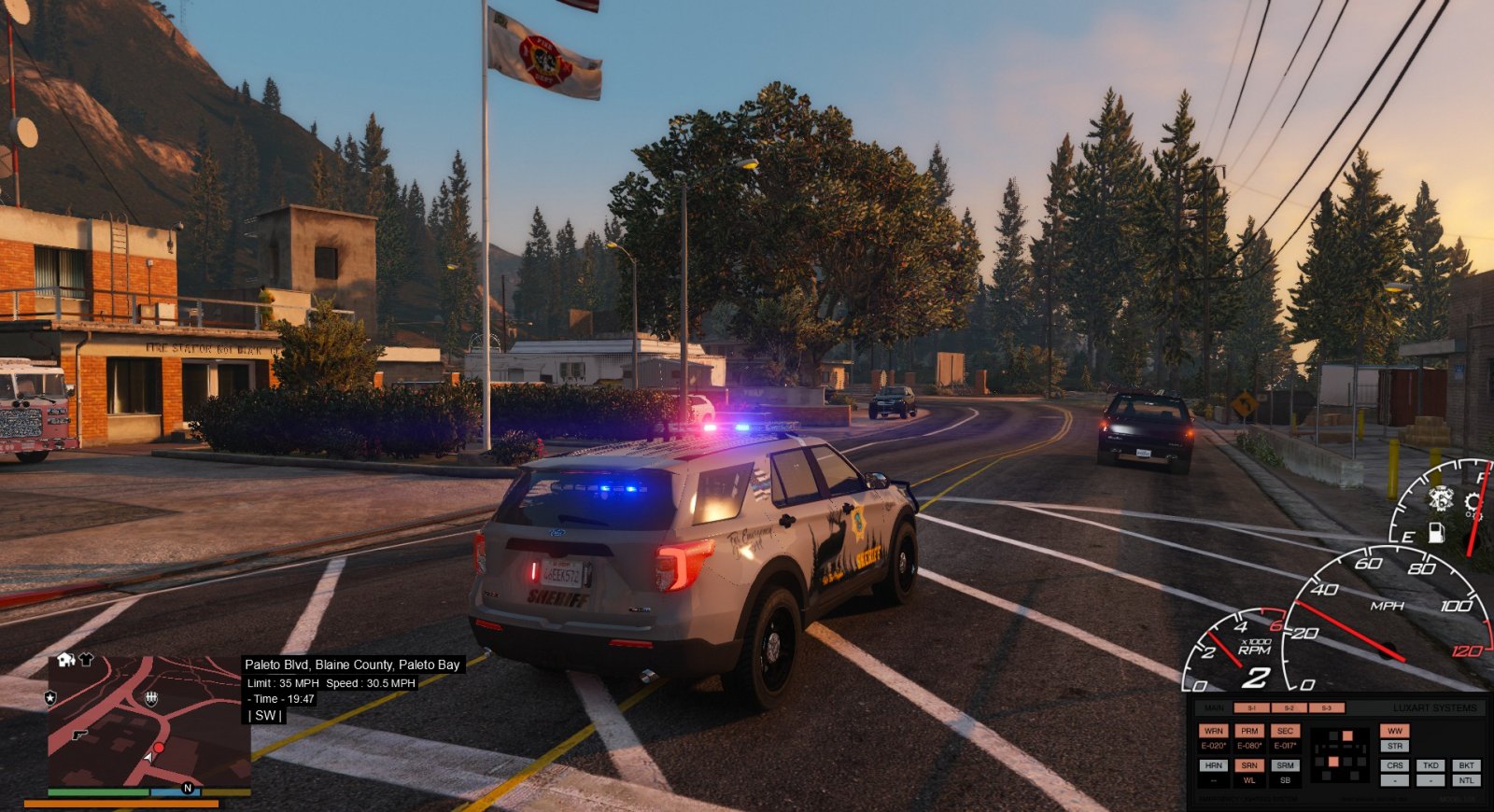Sound the HRN horn button
The height and width of the screenshot is (812, 1494).
point(1214,765)
